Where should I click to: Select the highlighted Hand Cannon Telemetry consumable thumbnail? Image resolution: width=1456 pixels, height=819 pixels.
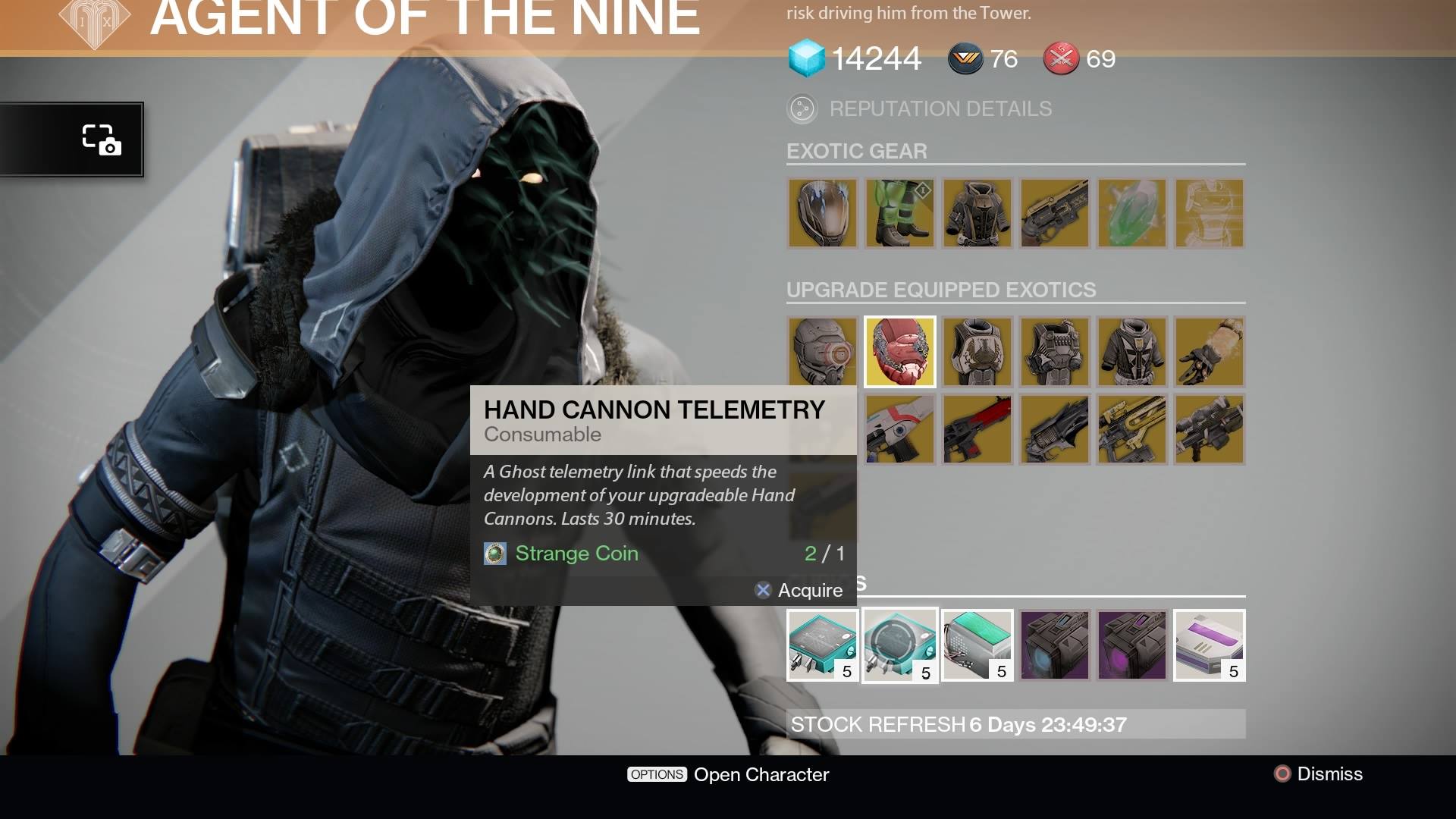pos(900,645)
